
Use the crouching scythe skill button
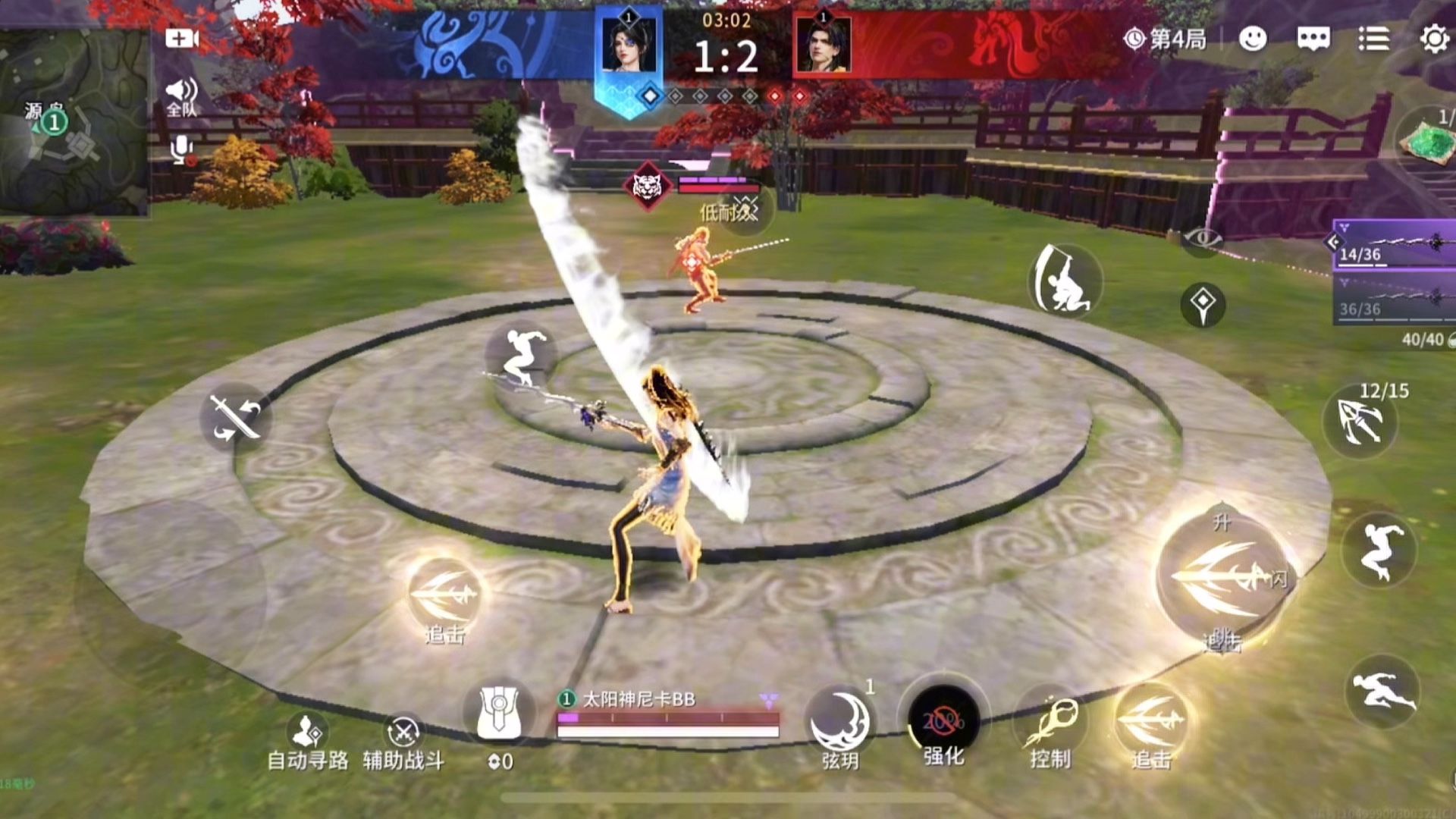tap(1065, 280)
